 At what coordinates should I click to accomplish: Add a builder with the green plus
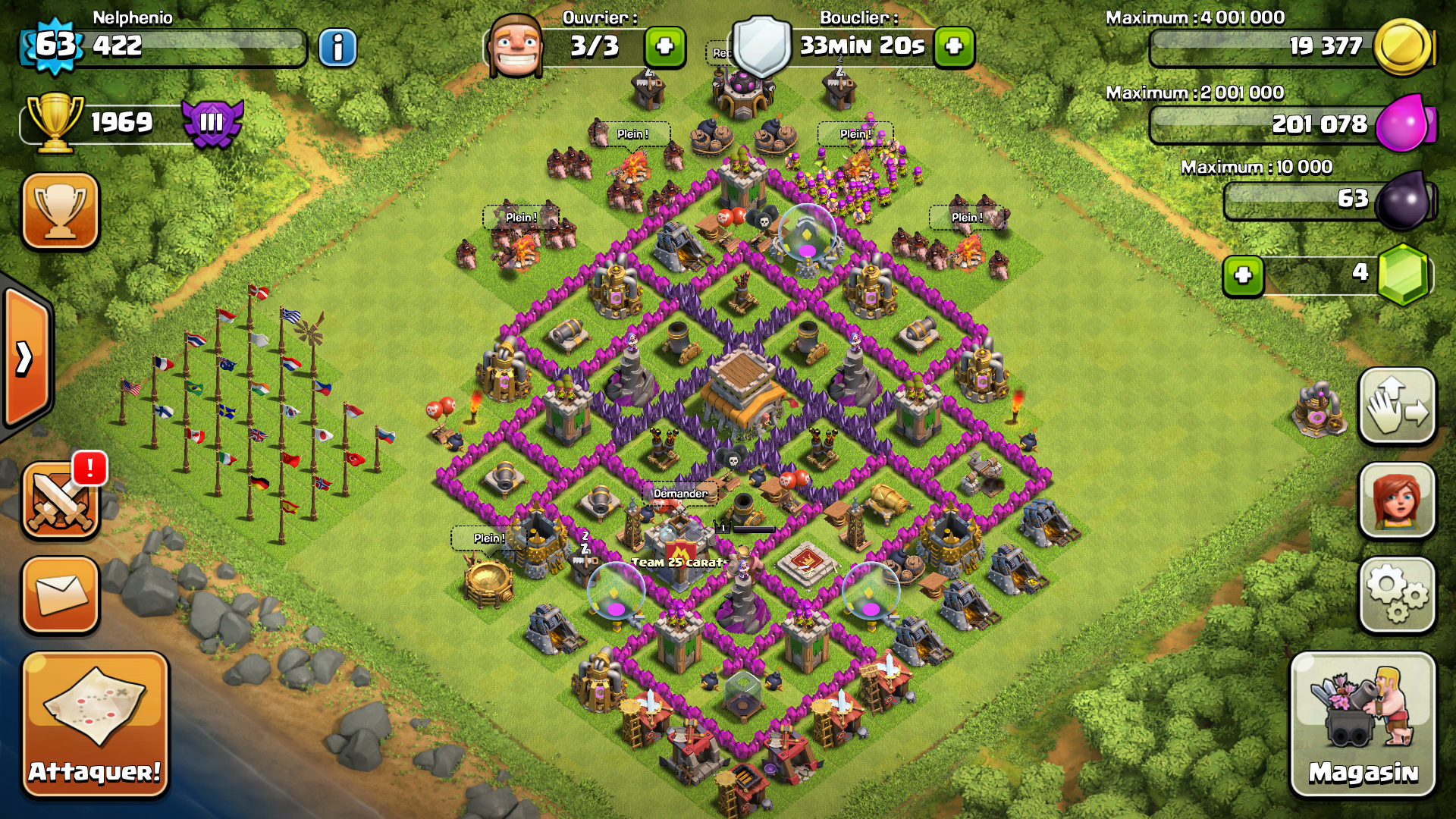click(664, 47)
